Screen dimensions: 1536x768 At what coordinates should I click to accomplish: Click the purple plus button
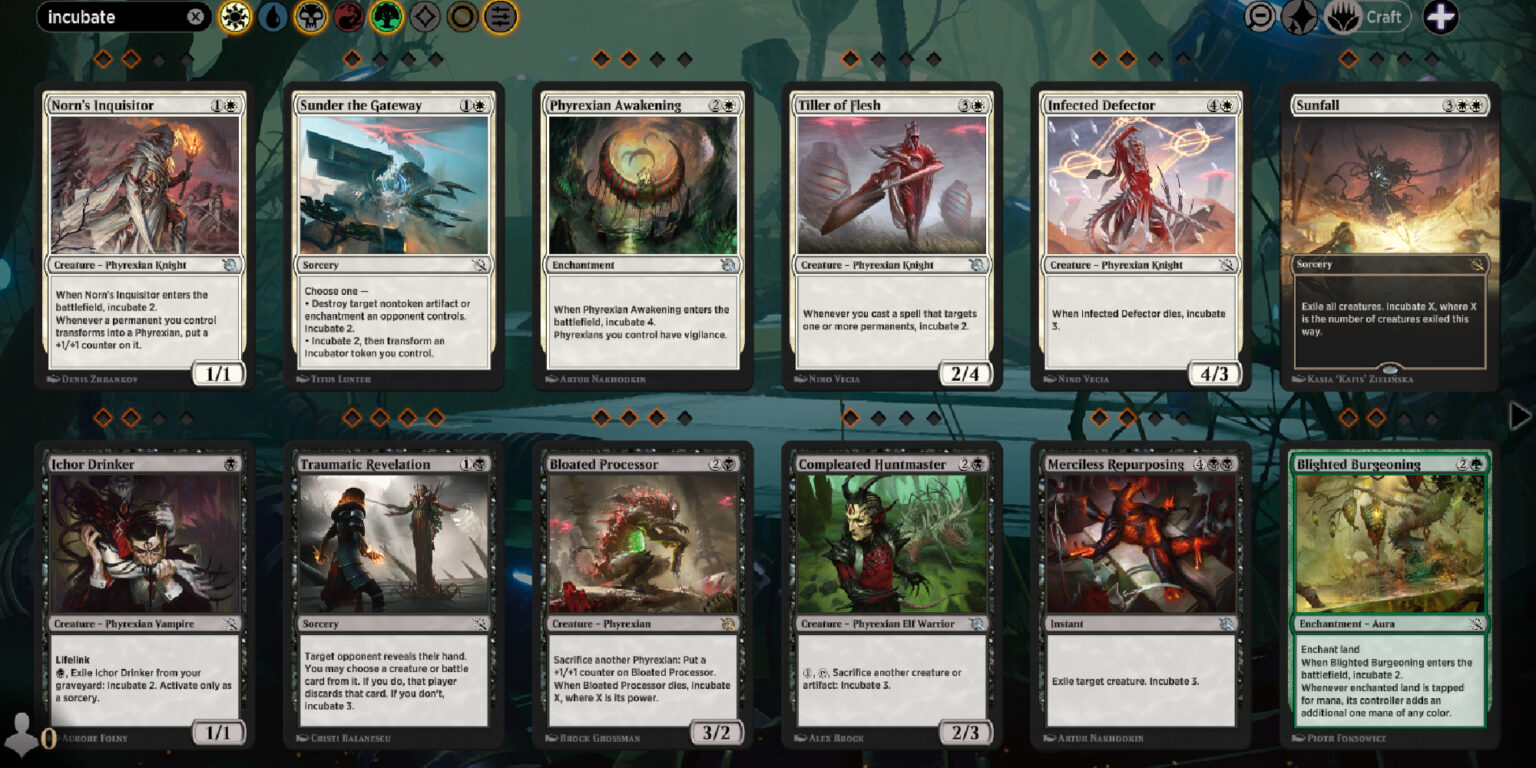(x=1442, y=17)
